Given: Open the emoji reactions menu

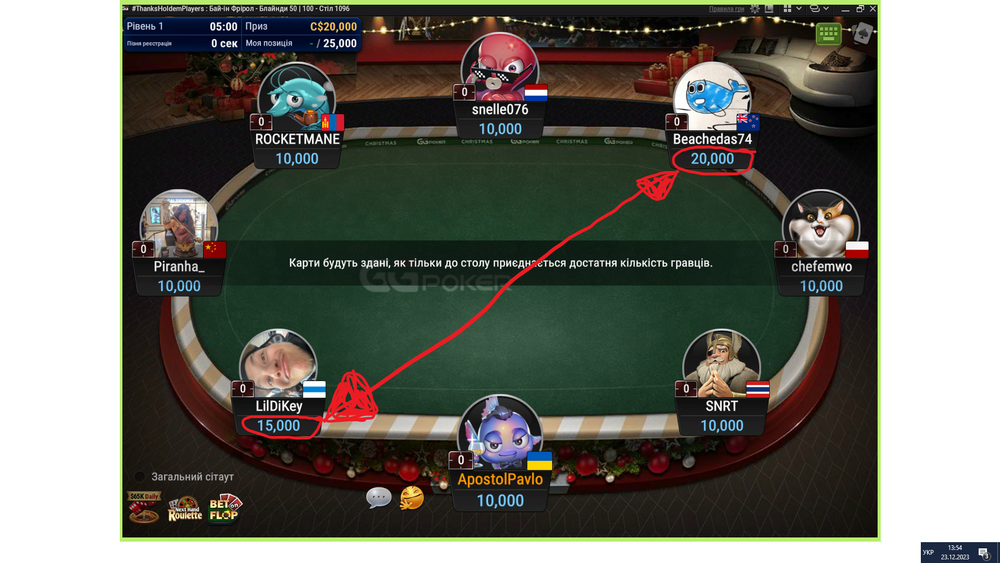Looking at the screenshot, I should tap(411, 497).
